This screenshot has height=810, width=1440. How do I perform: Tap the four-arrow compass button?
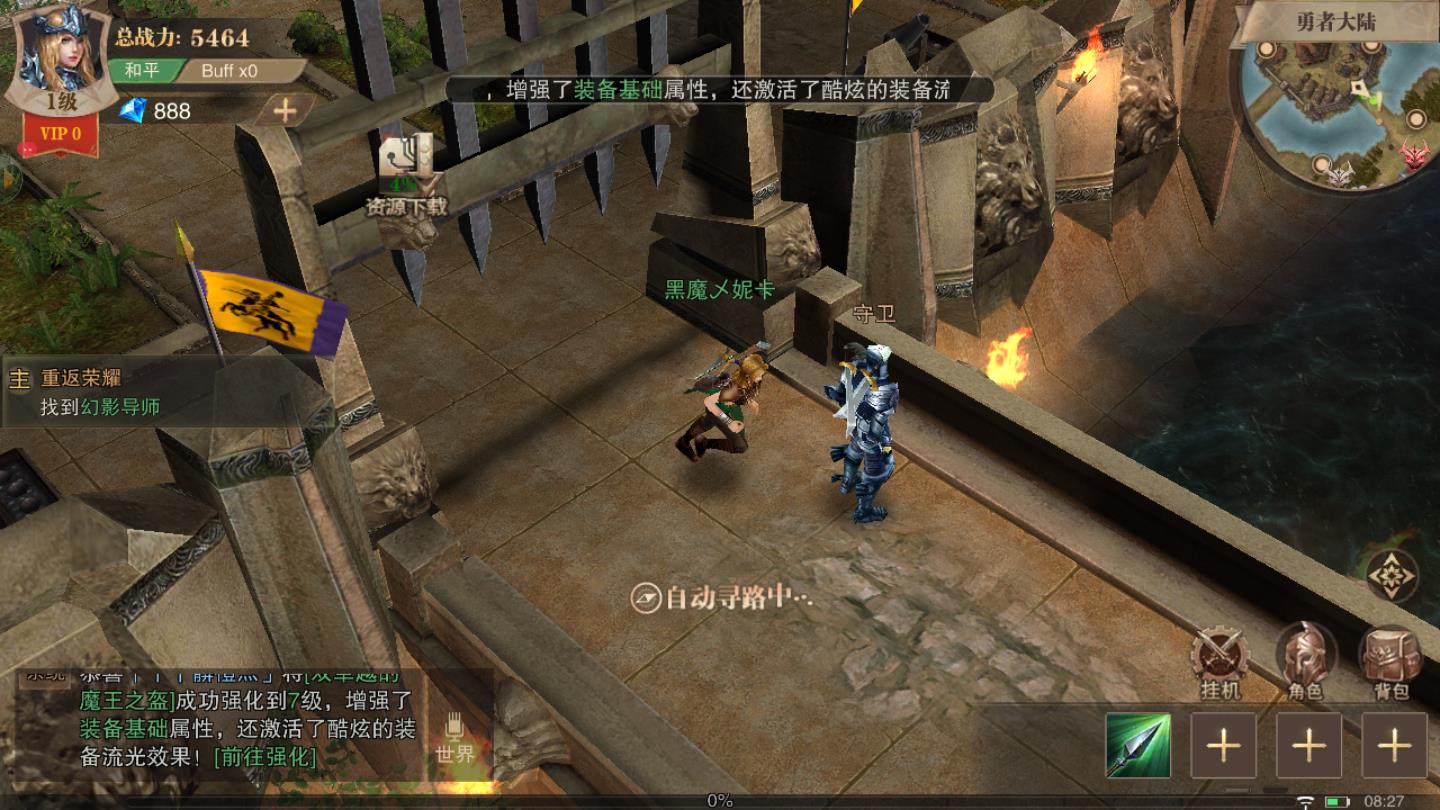(x=1392, y=576)
